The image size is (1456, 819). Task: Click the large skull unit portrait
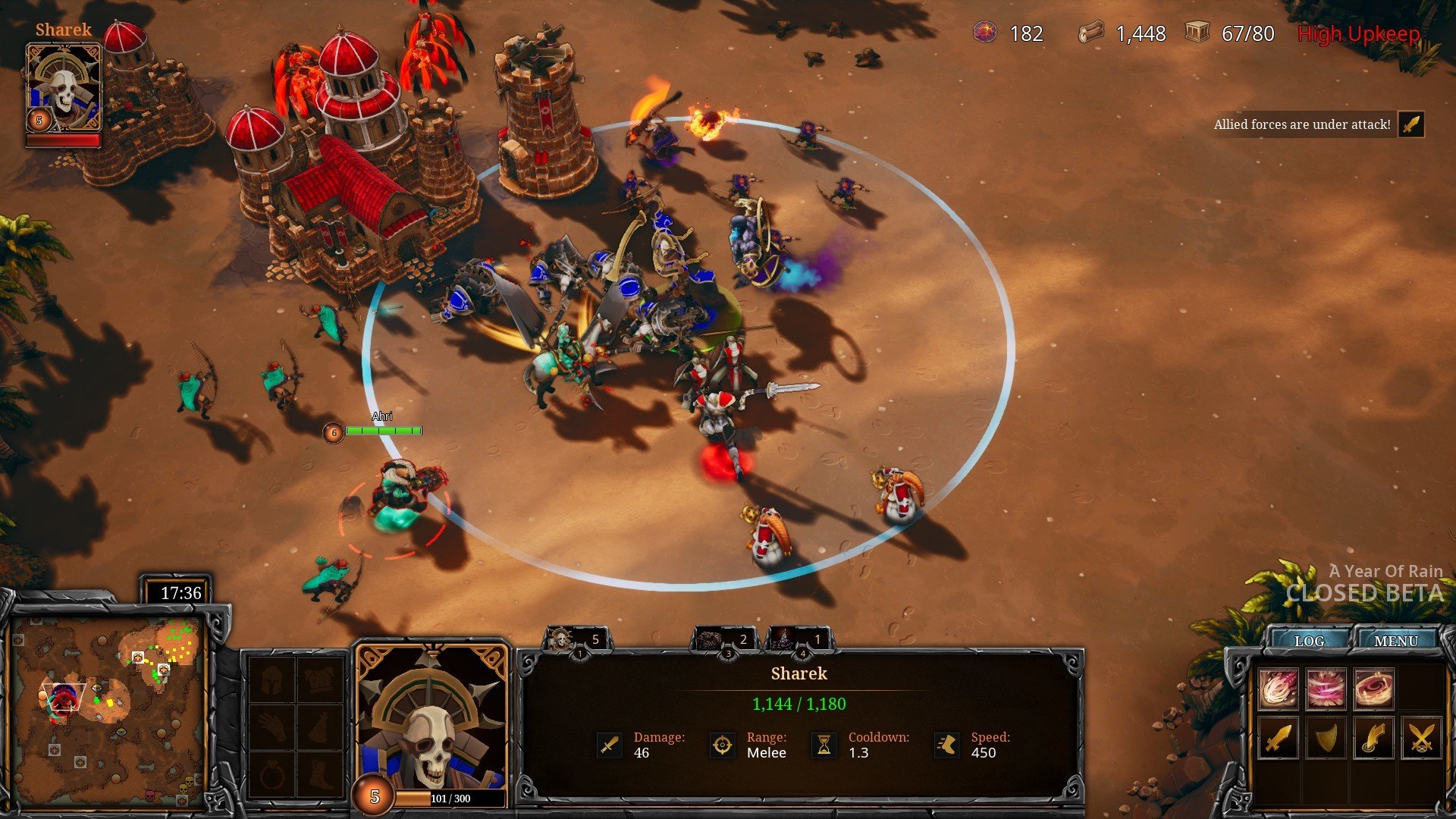coord(432,717)
